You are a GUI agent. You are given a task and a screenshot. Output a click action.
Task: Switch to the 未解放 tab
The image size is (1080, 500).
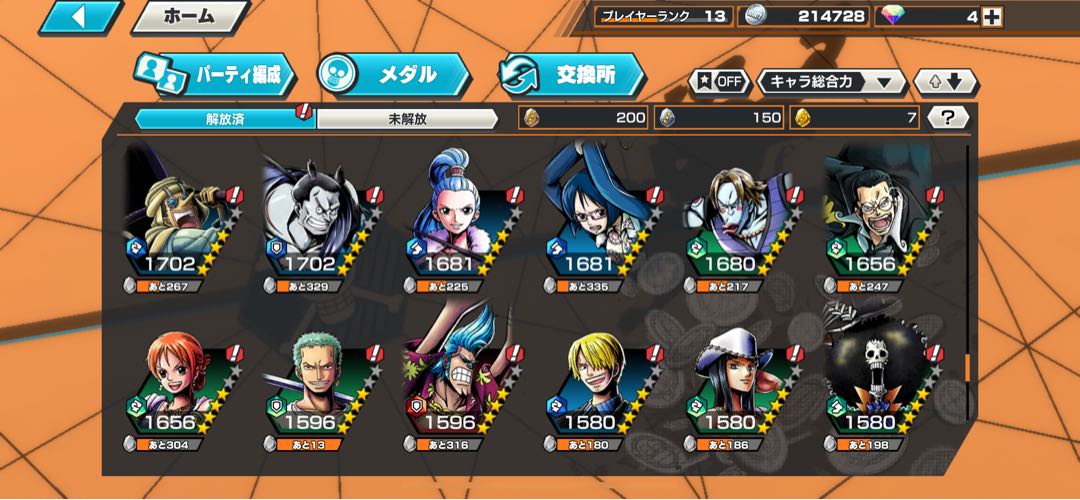407,118
